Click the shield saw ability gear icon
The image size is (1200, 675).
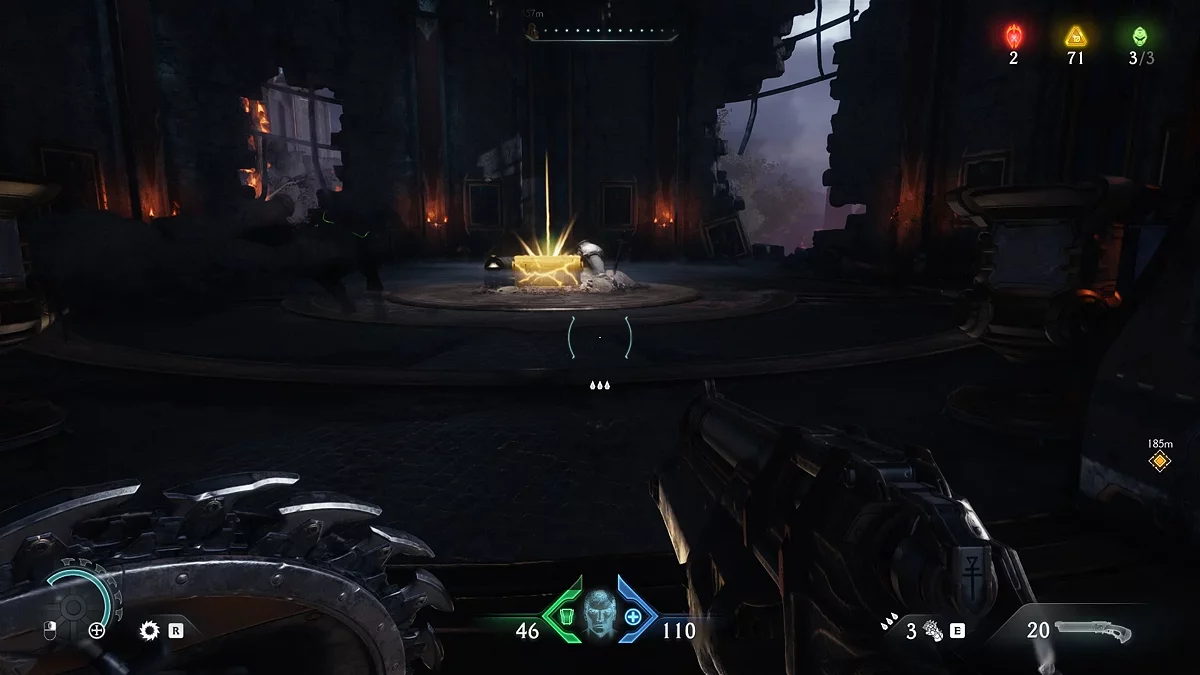151,630
